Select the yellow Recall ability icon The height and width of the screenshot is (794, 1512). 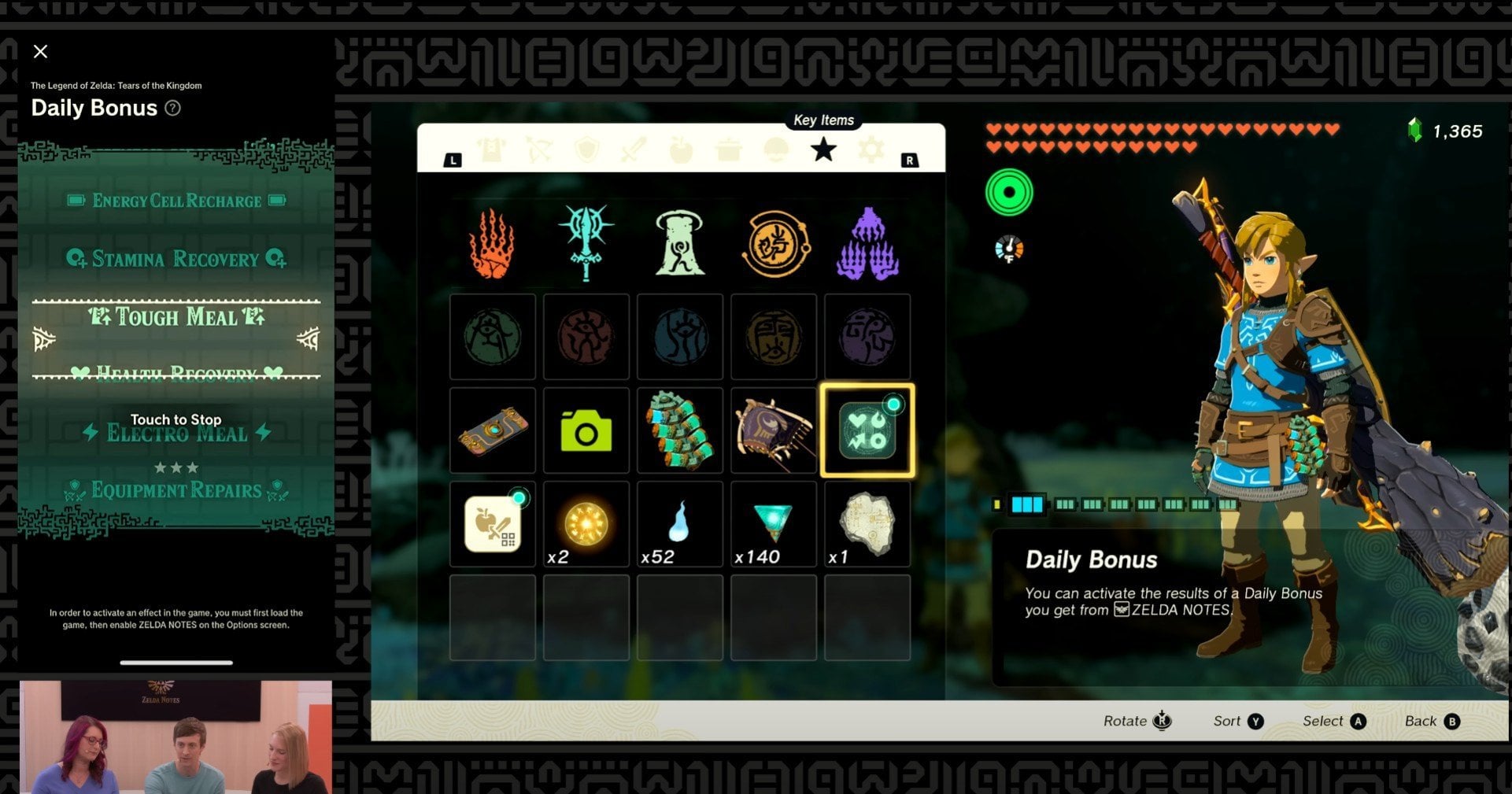pyautogui.click(x=774, y=244)
